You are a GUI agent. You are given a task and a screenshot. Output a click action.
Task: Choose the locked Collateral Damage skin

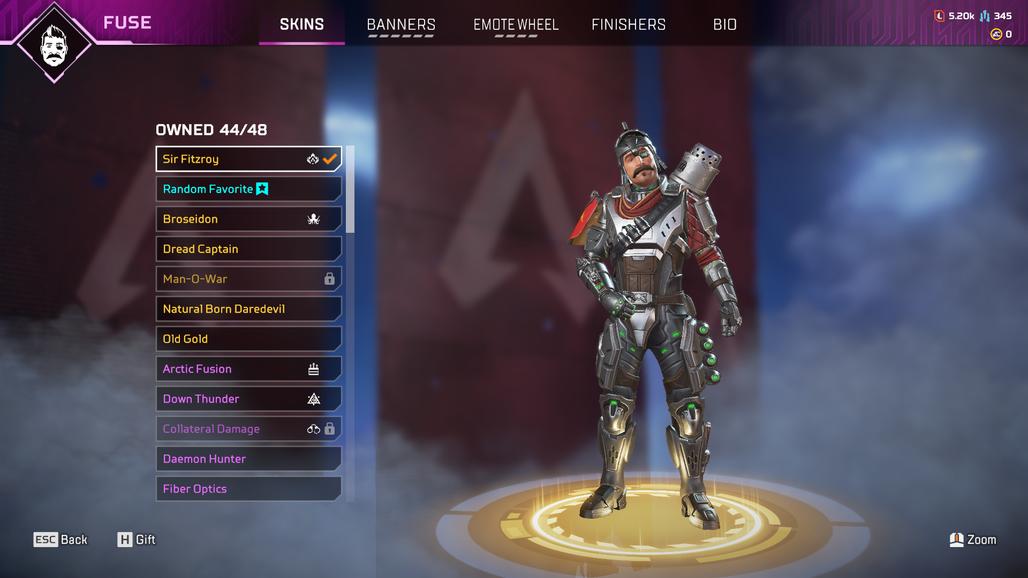[x=248, y=429]
